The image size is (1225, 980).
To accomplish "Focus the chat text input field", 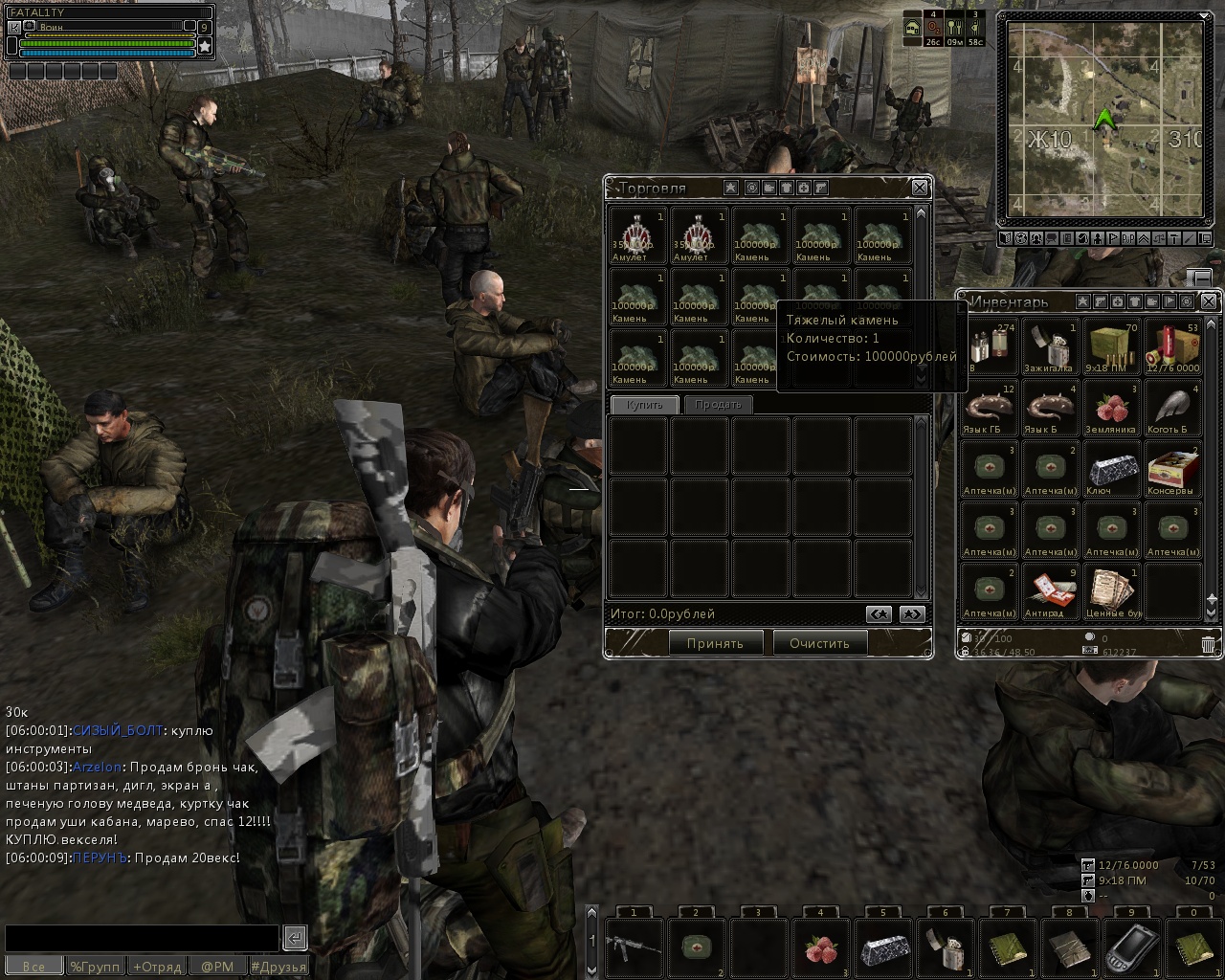I will (x=142, y=938).
